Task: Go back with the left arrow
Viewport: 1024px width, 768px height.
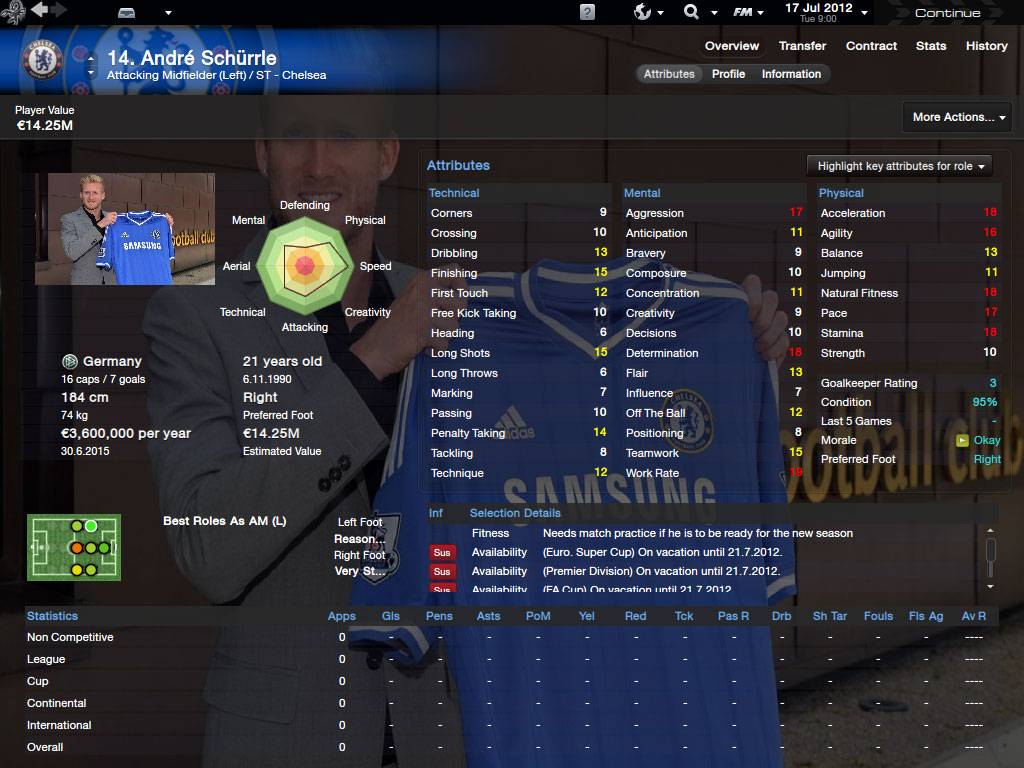Action: 39,10
